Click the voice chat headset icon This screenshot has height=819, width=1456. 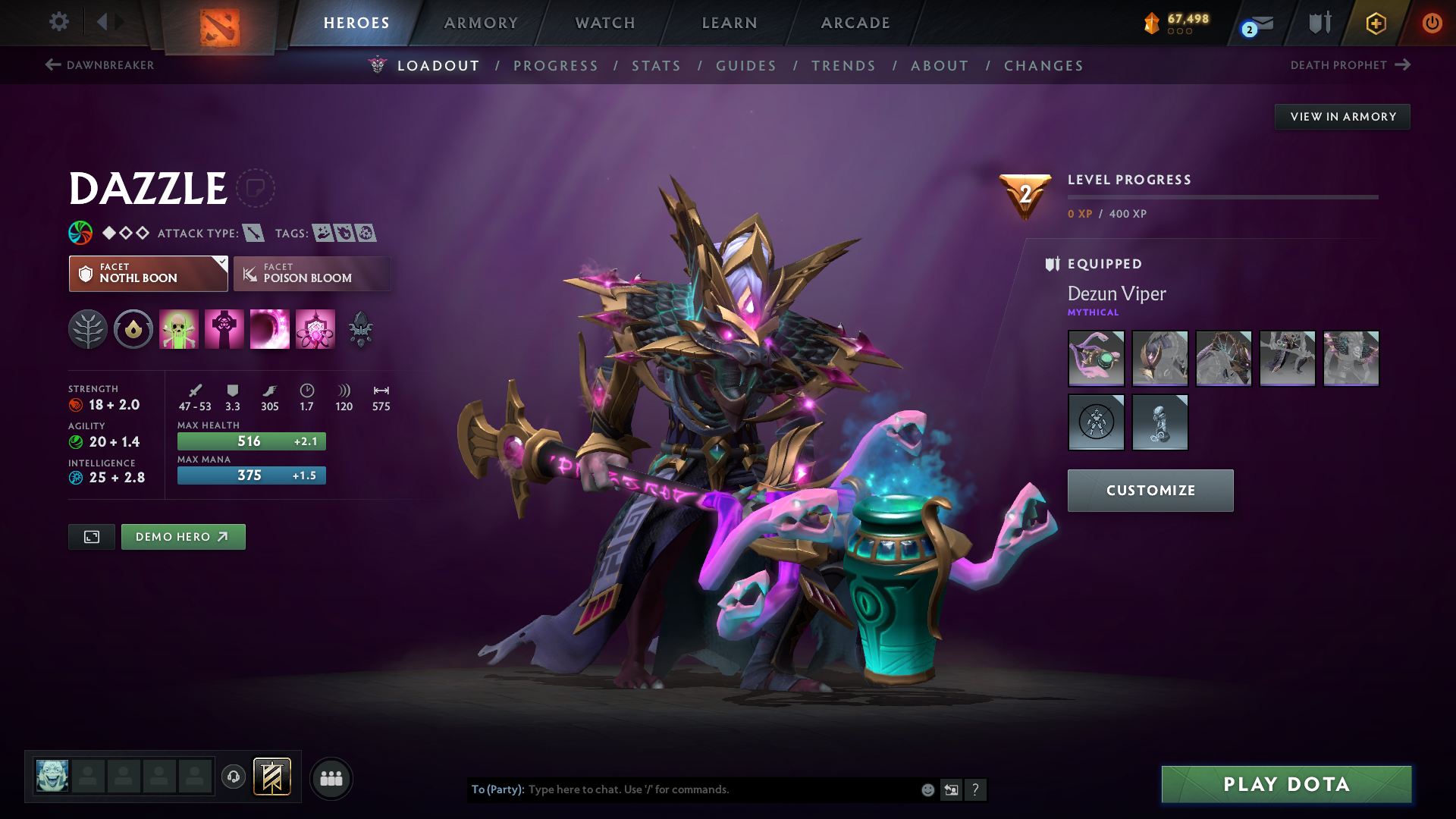click(x=233, y=778)
